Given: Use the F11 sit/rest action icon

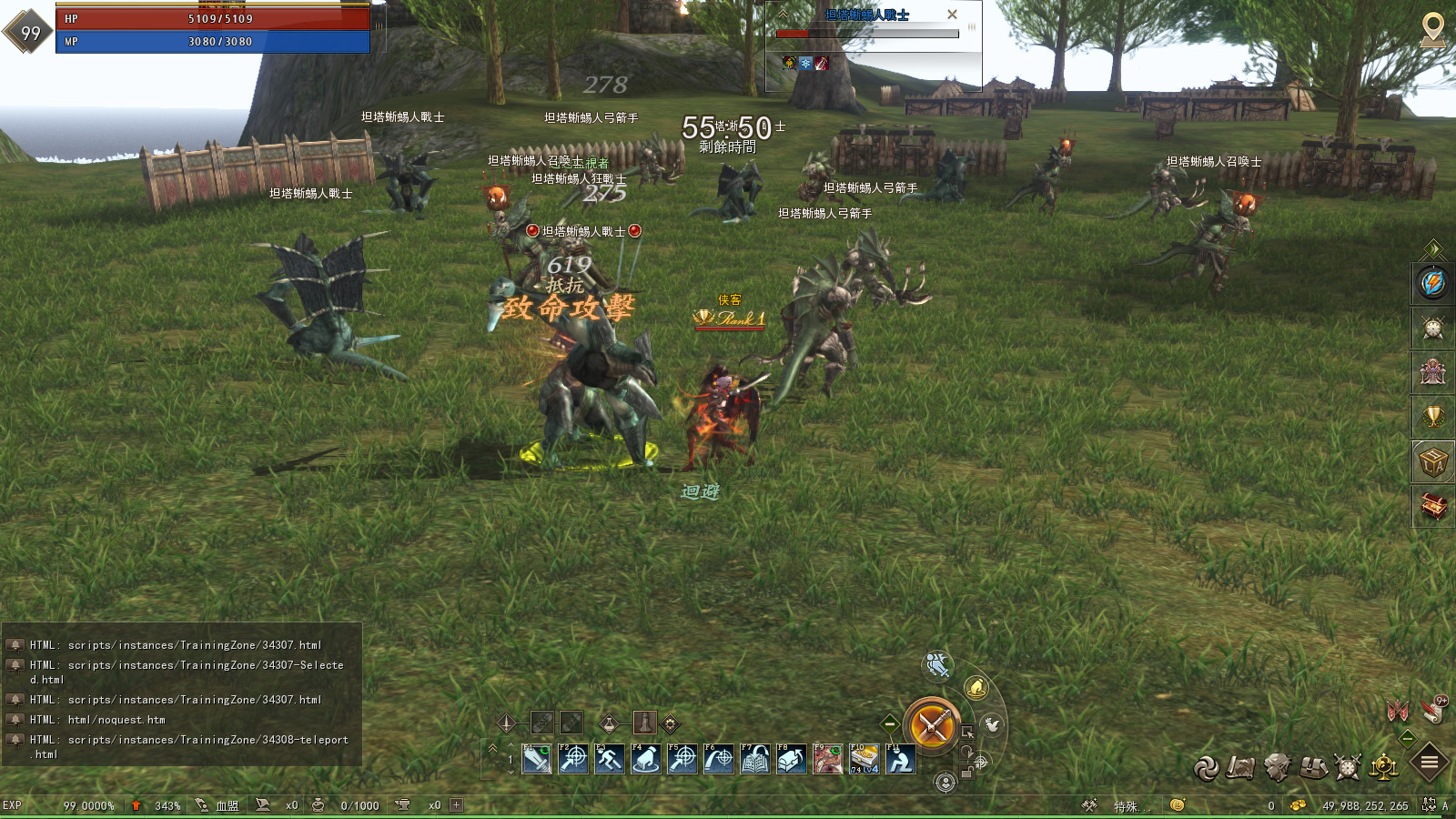Looking at the screenshot, I should point(900,759).
